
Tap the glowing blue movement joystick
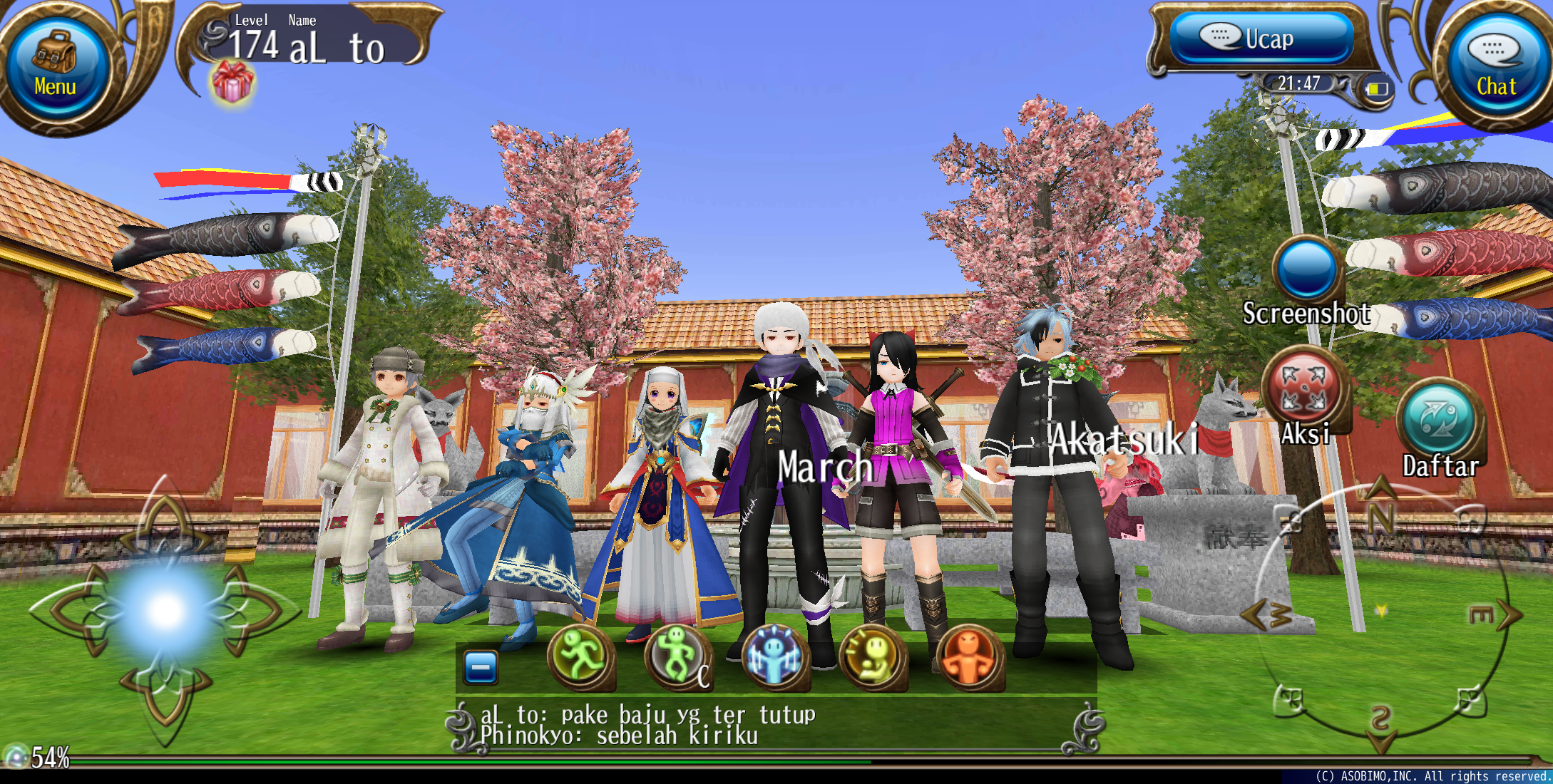166,611
